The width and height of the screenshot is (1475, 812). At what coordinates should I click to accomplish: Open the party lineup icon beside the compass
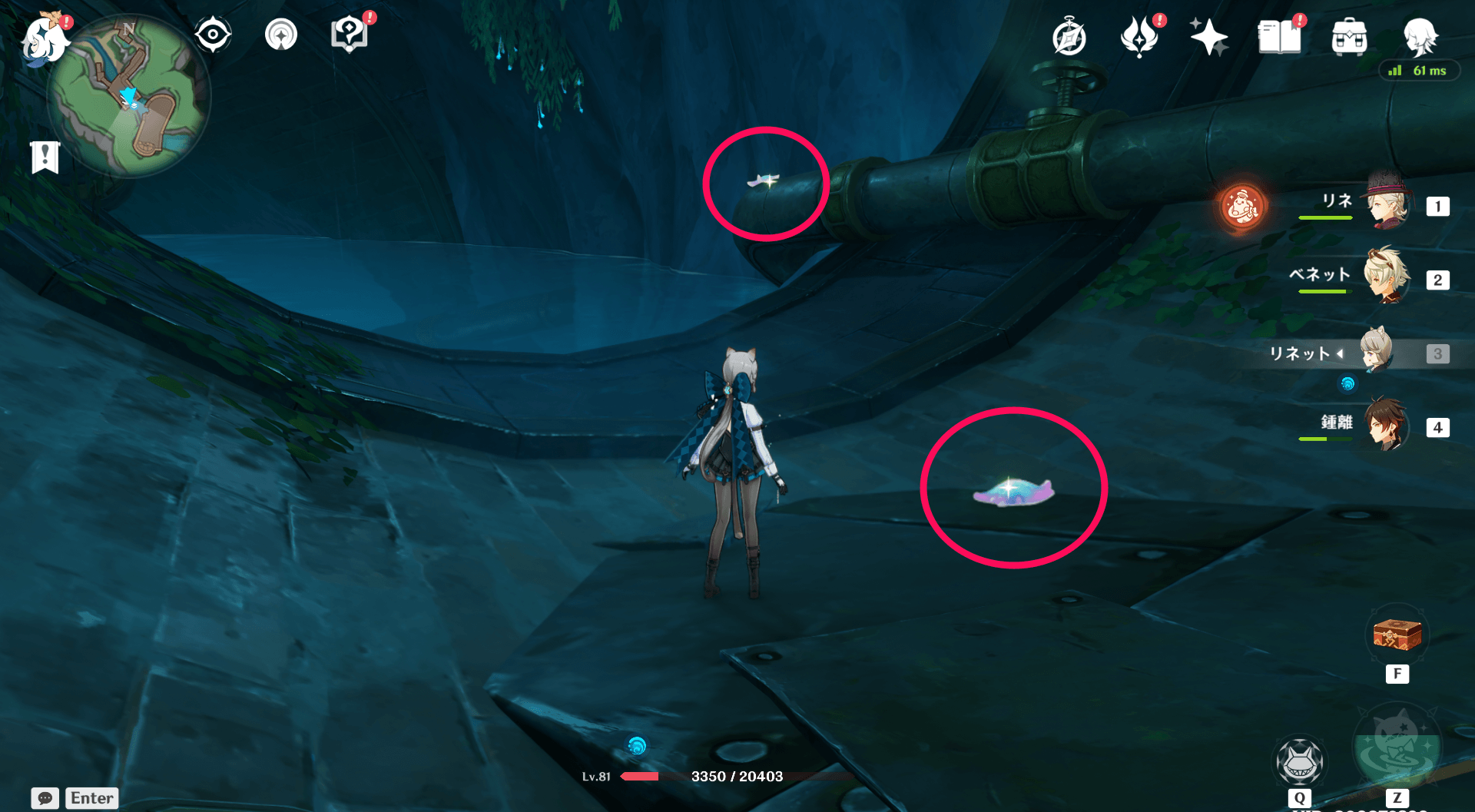coord(281,33)
